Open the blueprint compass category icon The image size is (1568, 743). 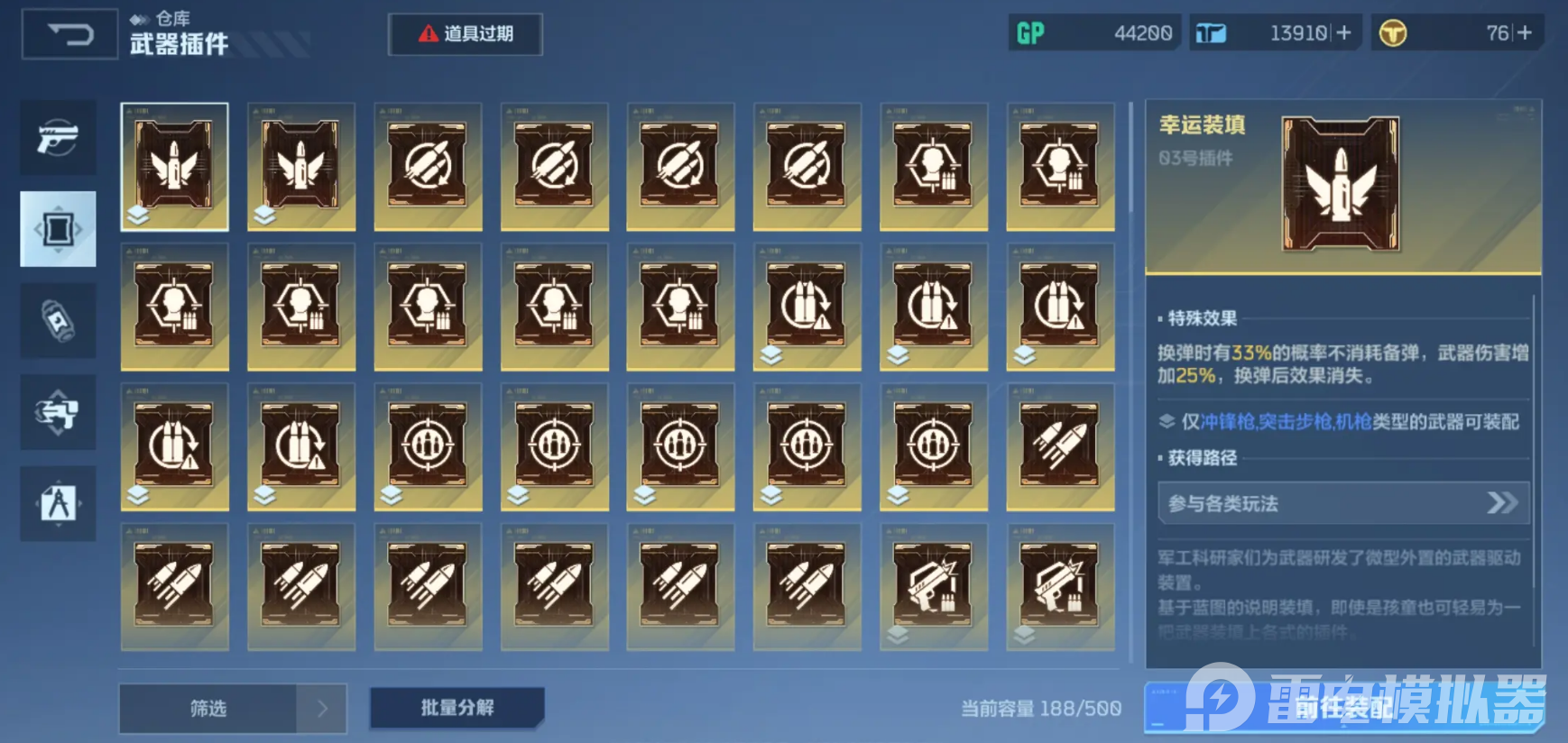58,503
